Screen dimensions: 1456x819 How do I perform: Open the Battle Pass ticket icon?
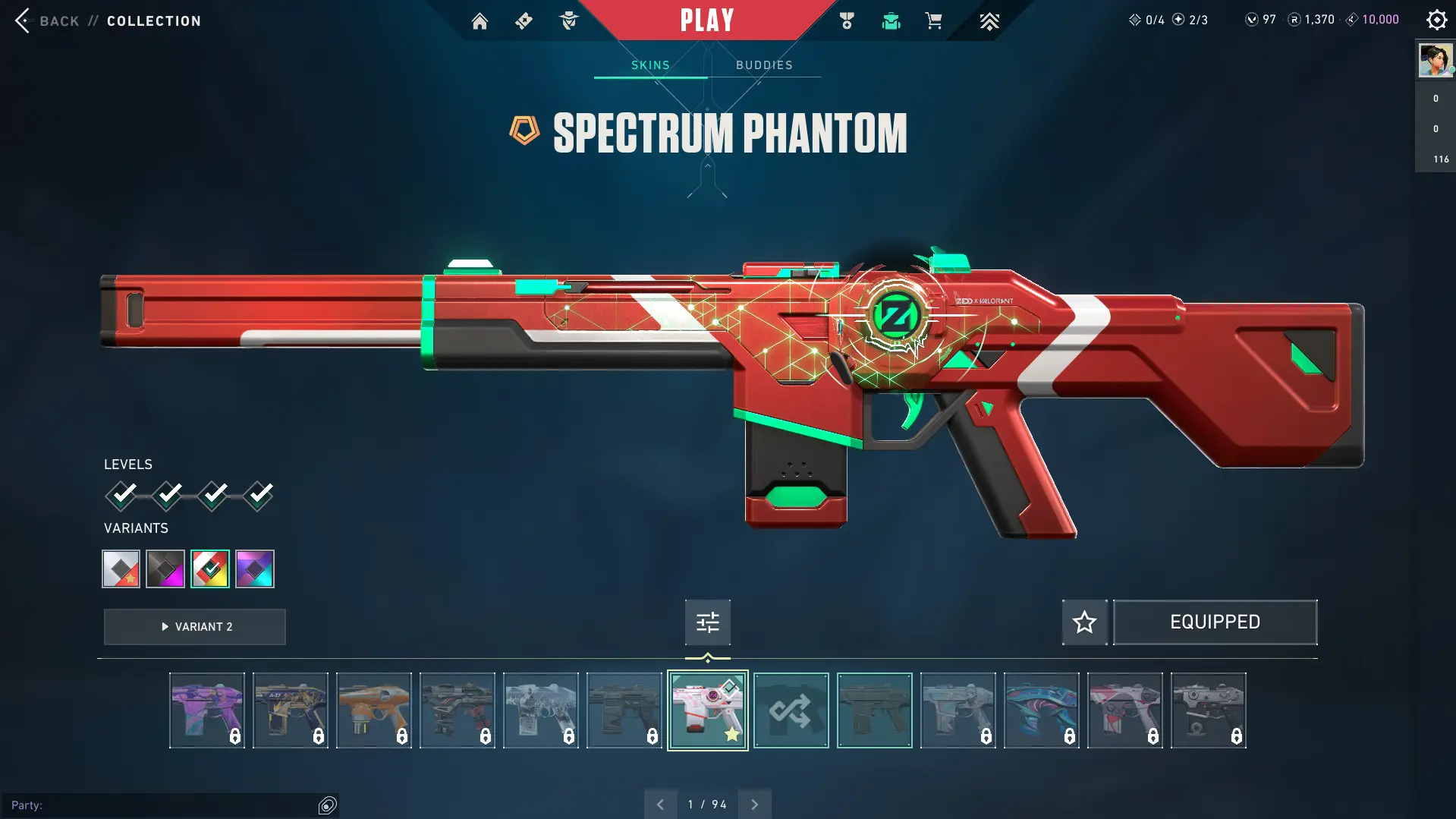coord(524,21)
